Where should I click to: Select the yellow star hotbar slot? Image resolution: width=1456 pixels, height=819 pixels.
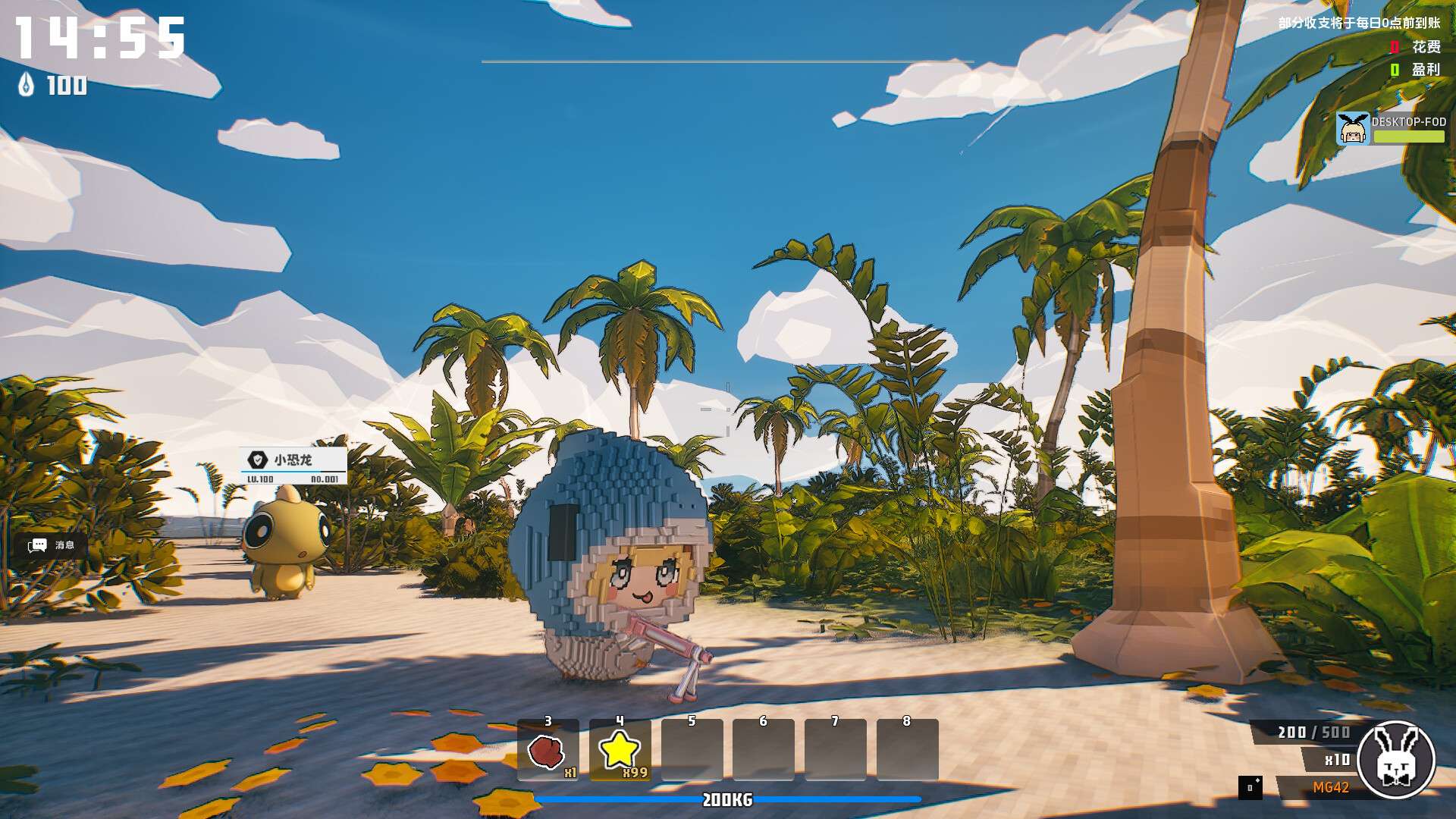pos(620,750)
